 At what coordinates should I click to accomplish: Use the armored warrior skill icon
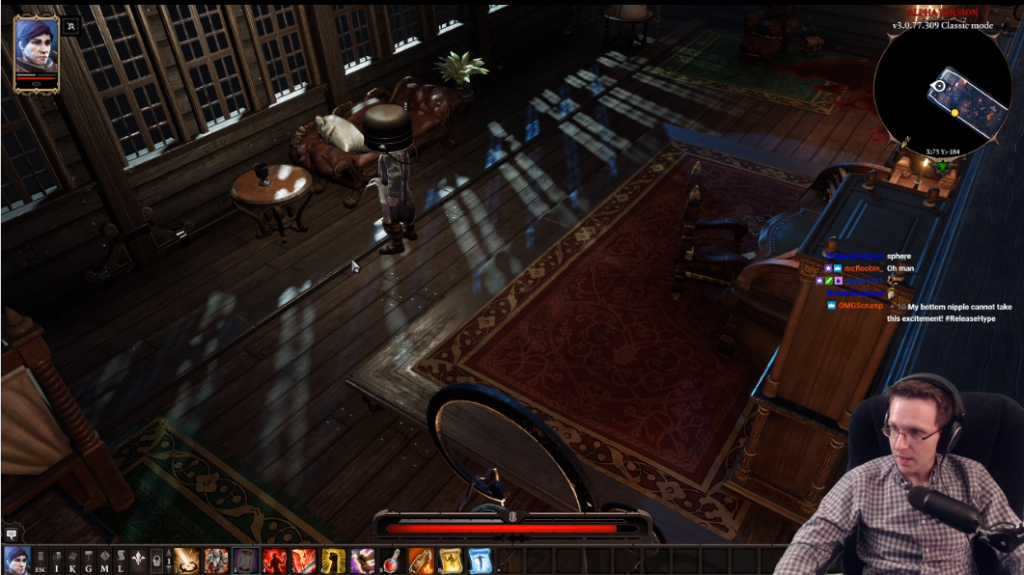[x=216, y=561]
